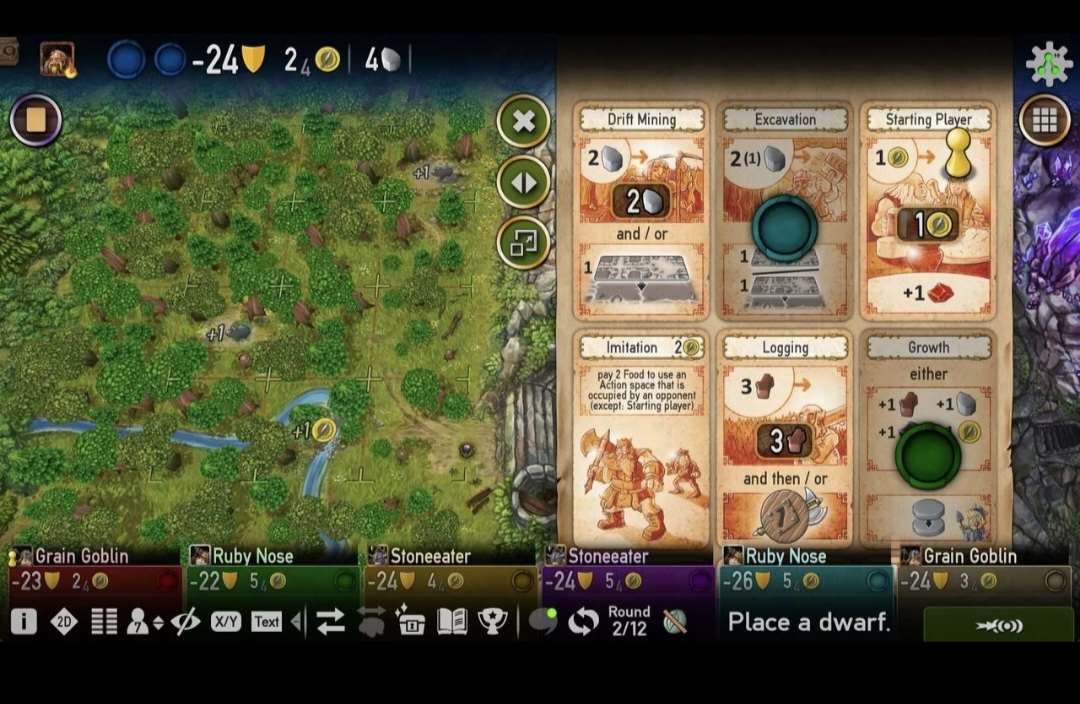
Task: Open the chat speech bubble
Action: click(x=543, y=622)
